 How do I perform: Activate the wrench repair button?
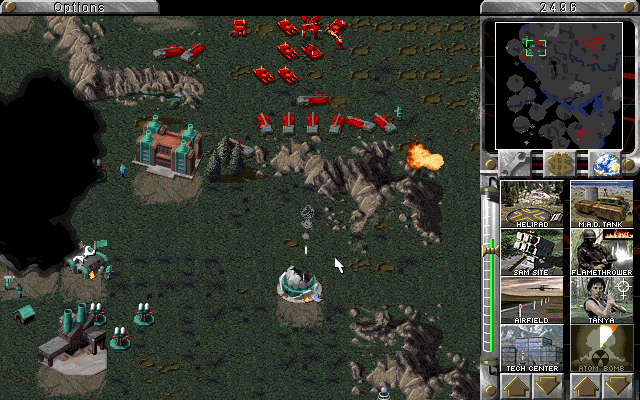click(517, 163)
